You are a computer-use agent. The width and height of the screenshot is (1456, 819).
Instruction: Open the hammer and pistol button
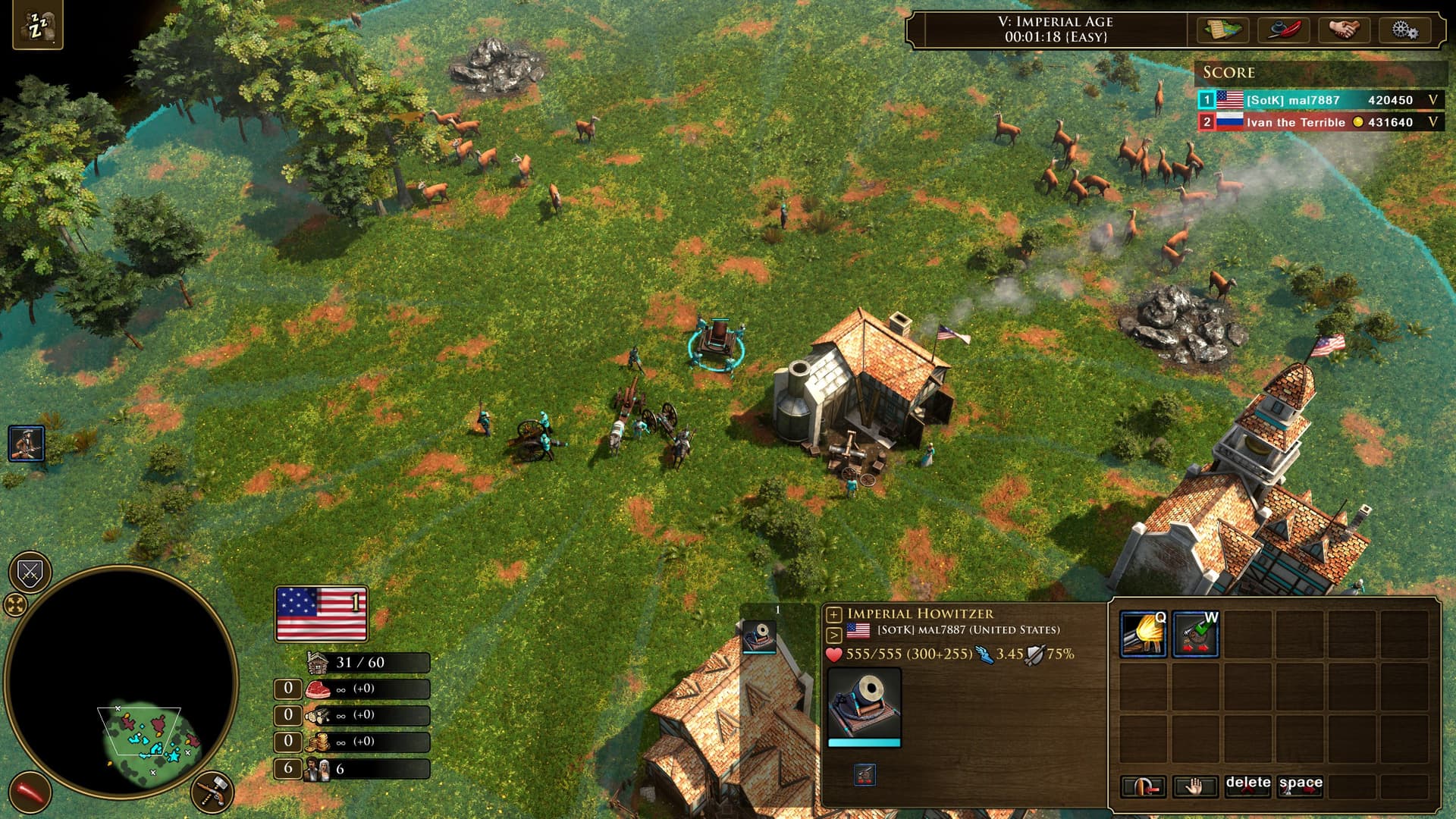(212, 792)
